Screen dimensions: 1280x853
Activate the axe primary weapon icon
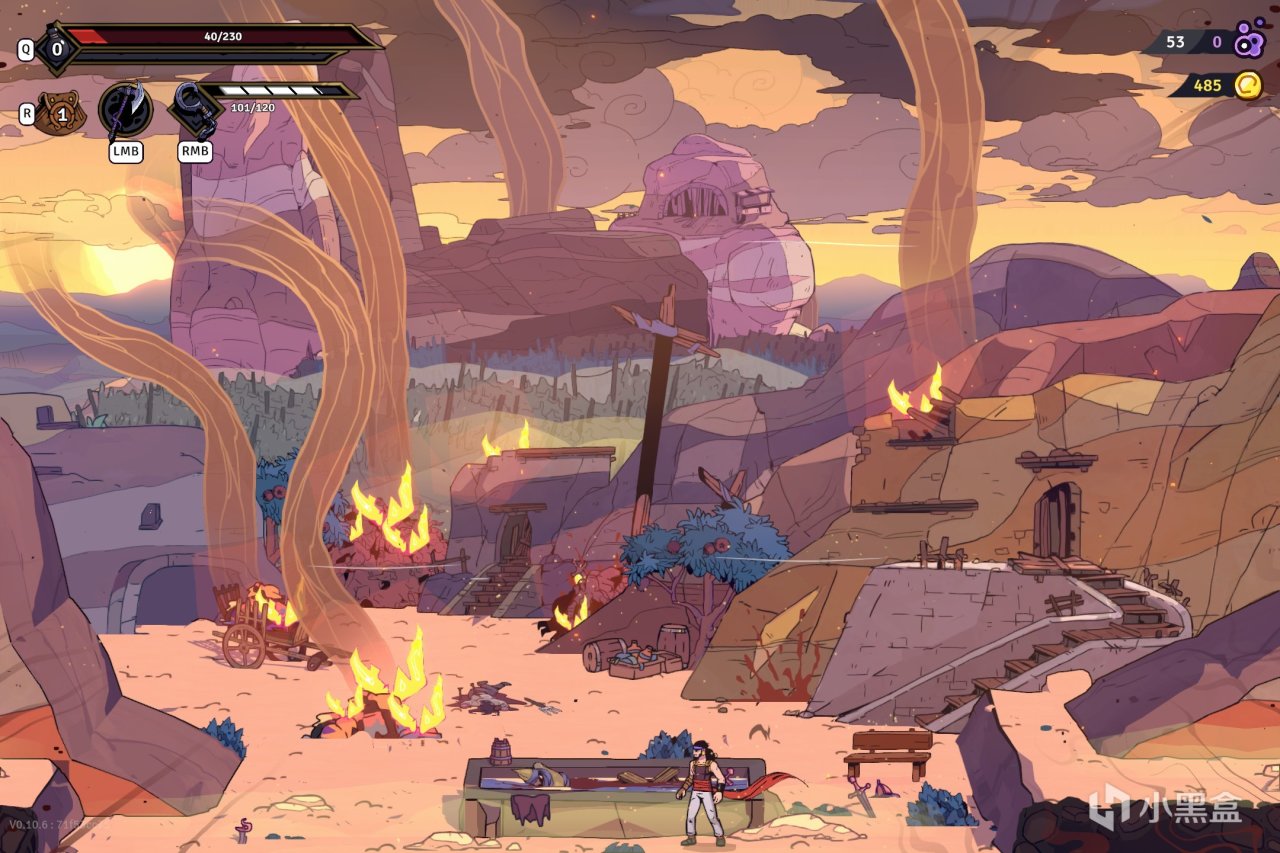click(x=126, y=110)
